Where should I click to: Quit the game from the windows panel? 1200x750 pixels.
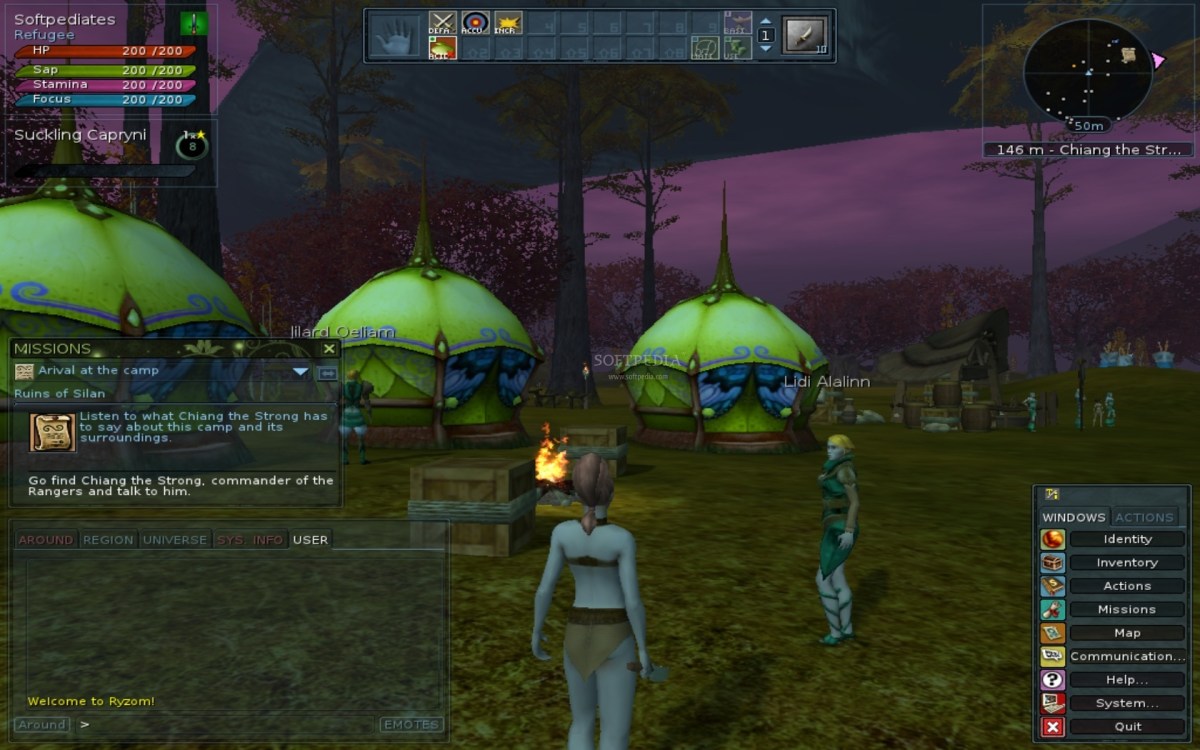[x=1127, y=727]
